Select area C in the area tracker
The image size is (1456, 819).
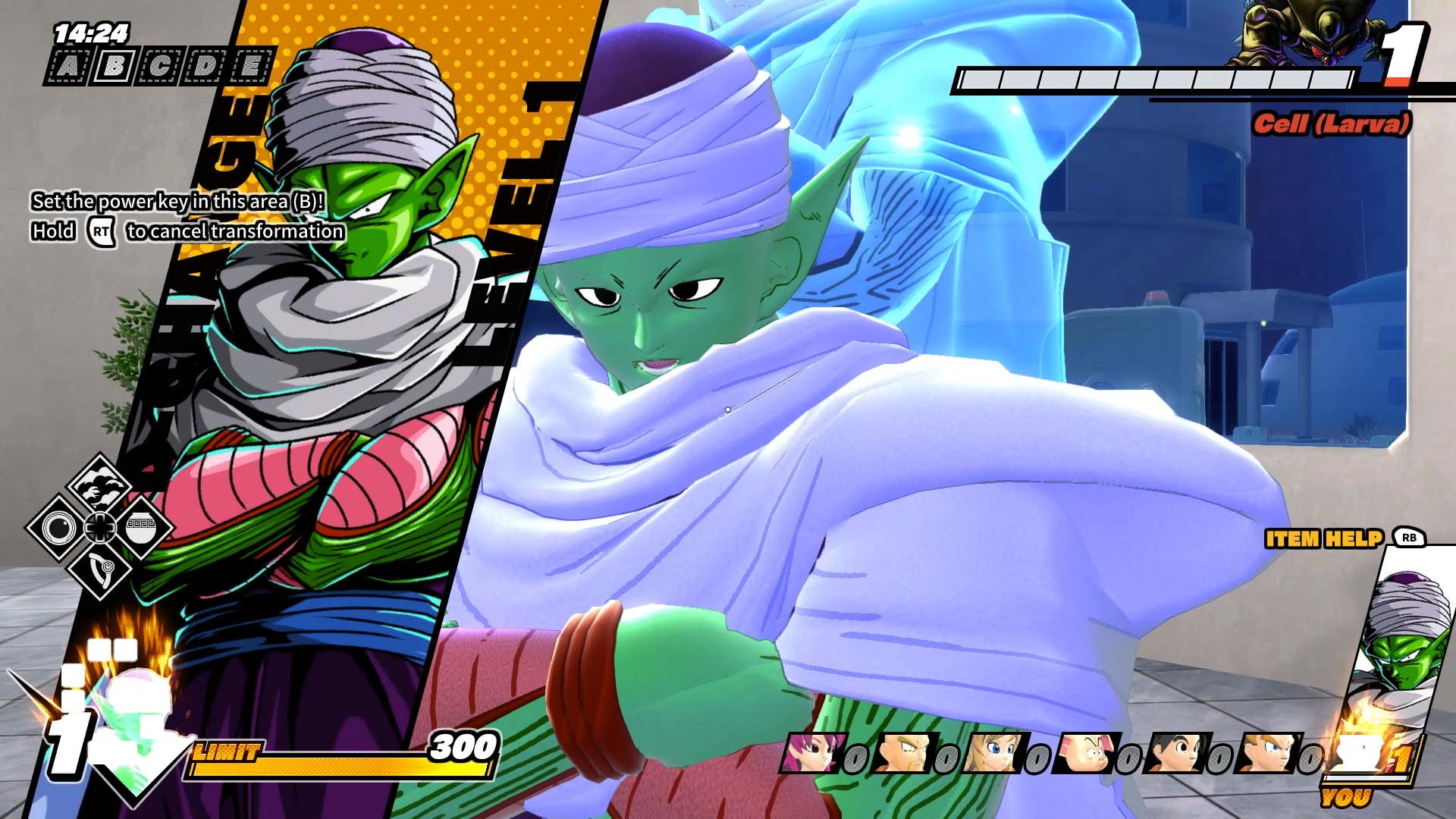159,67
